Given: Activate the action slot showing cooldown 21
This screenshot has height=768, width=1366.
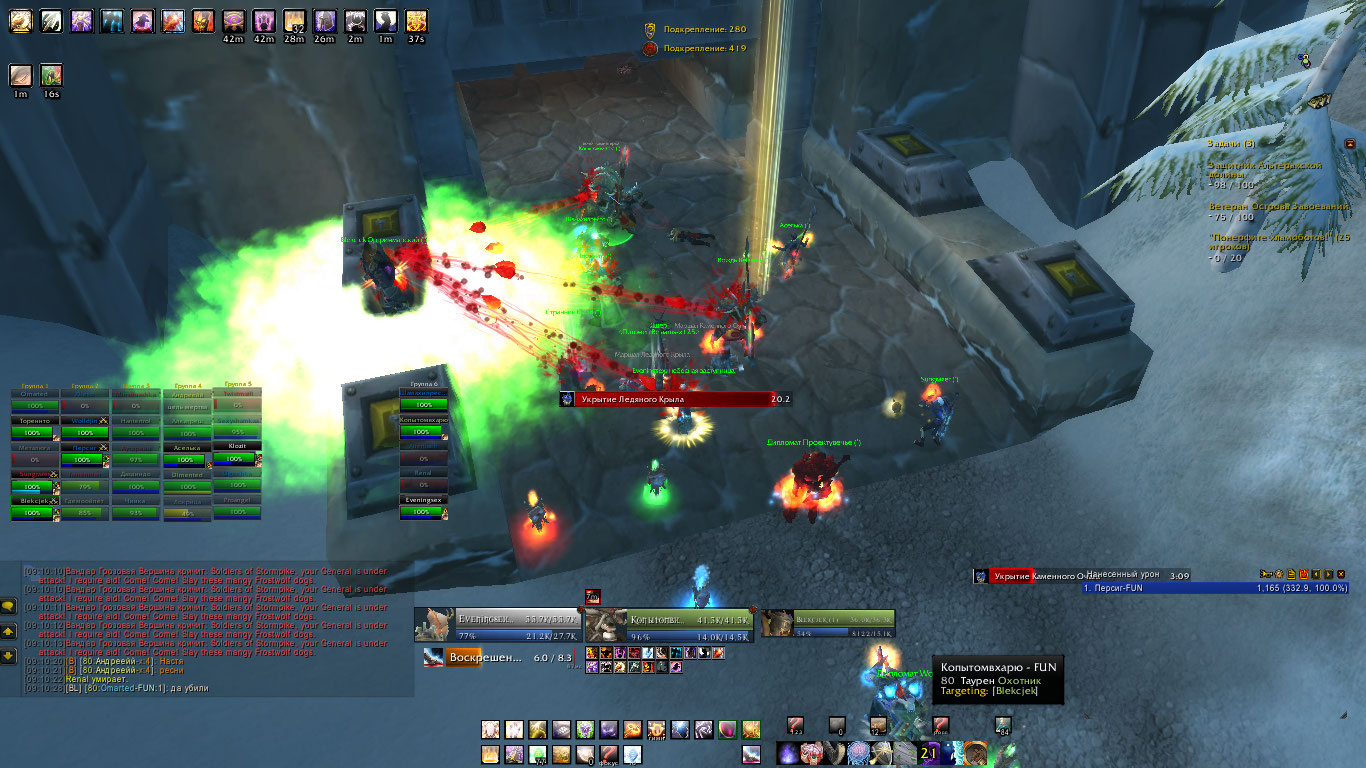Looking at the screenshot, I should 929,753.
